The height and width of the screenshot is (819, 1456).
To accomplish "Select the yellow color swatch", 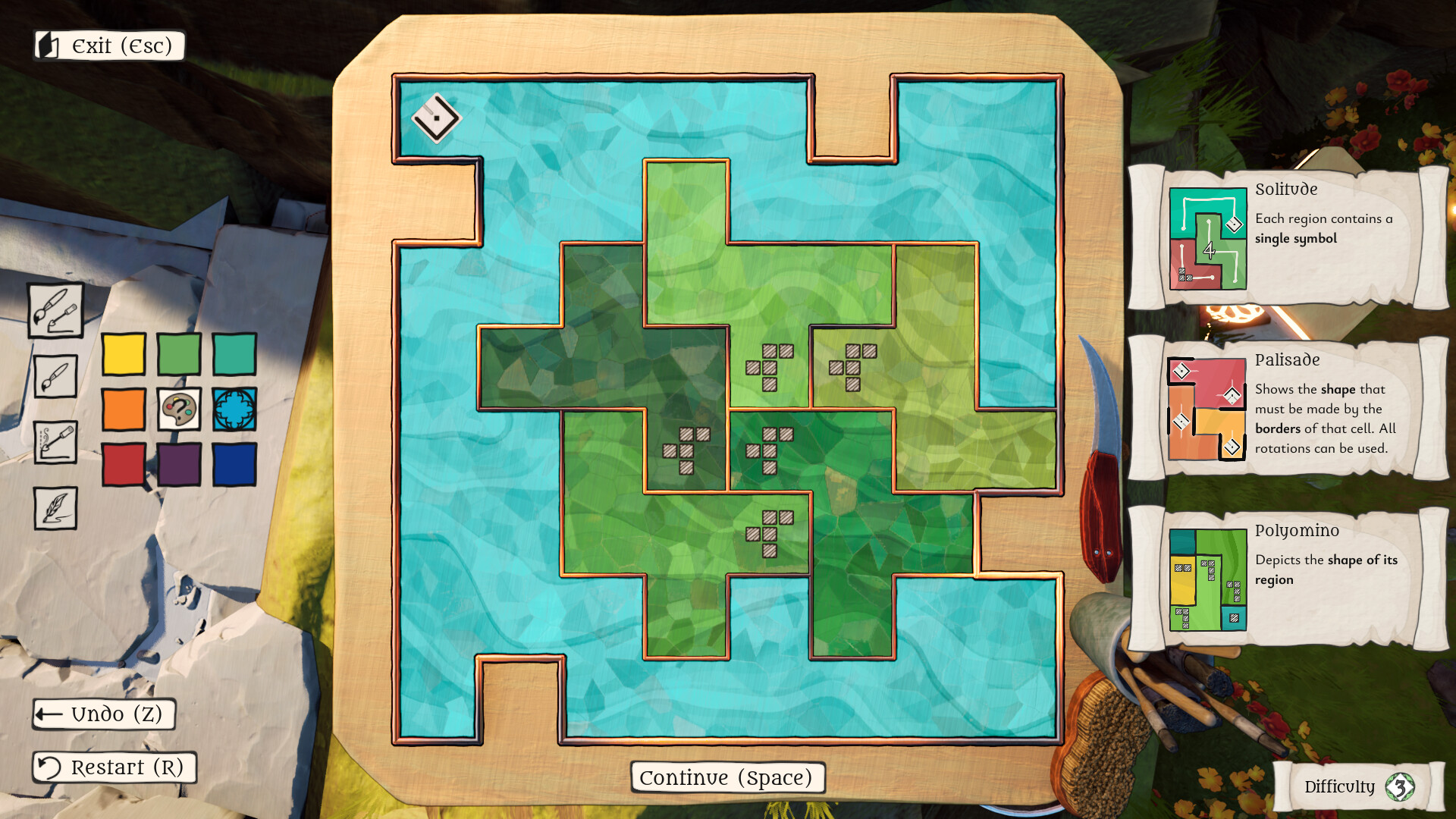I will [x=124, y=353].
